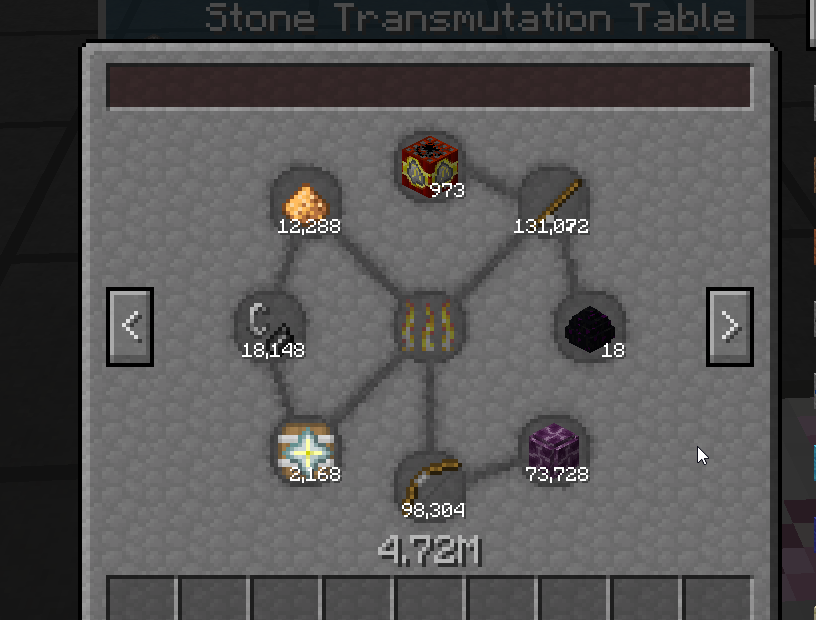Take the red spider block (973)

[430, 165]
